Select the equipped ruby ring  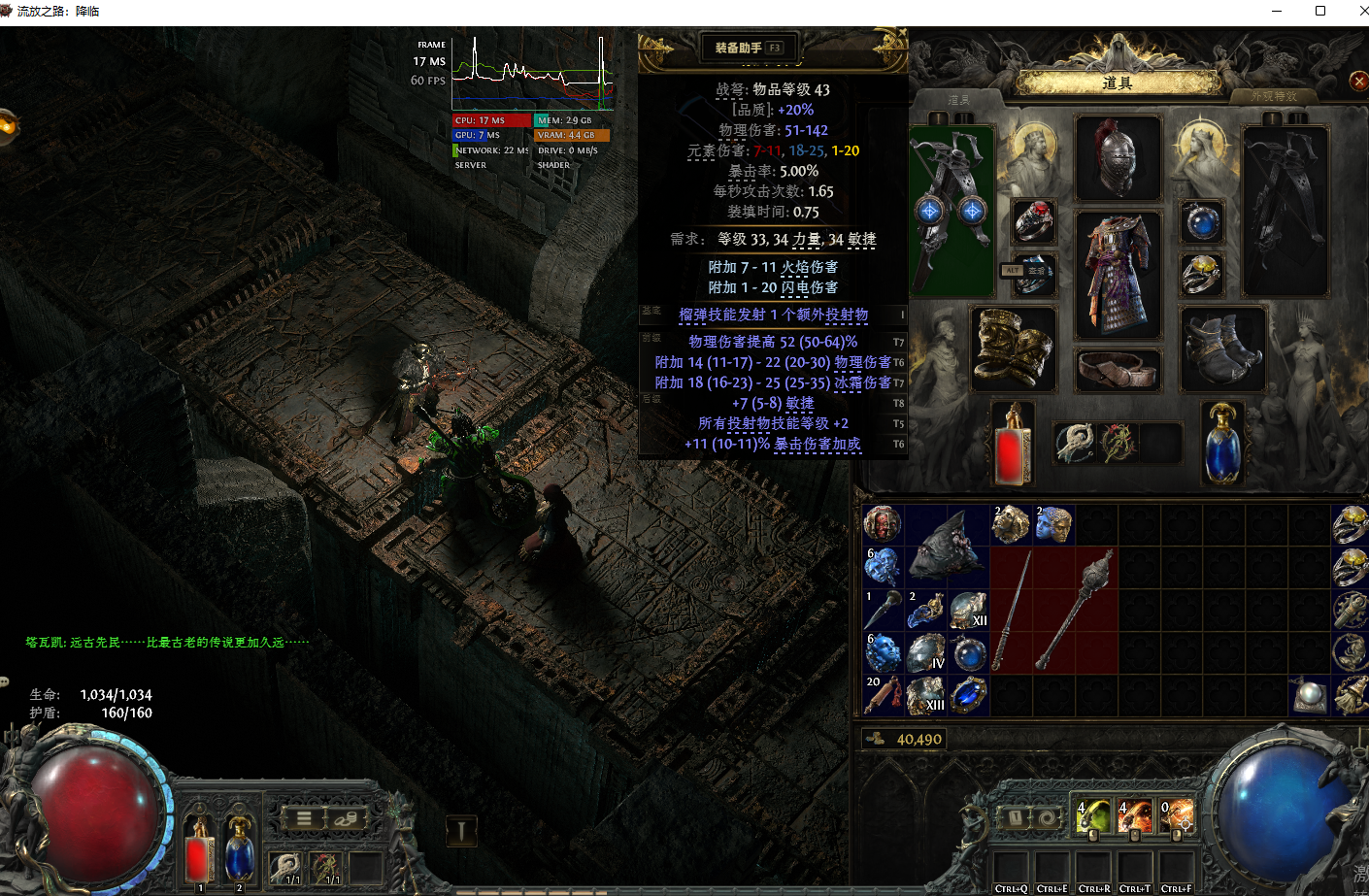pyautogui.click(x=1034, y=222)
